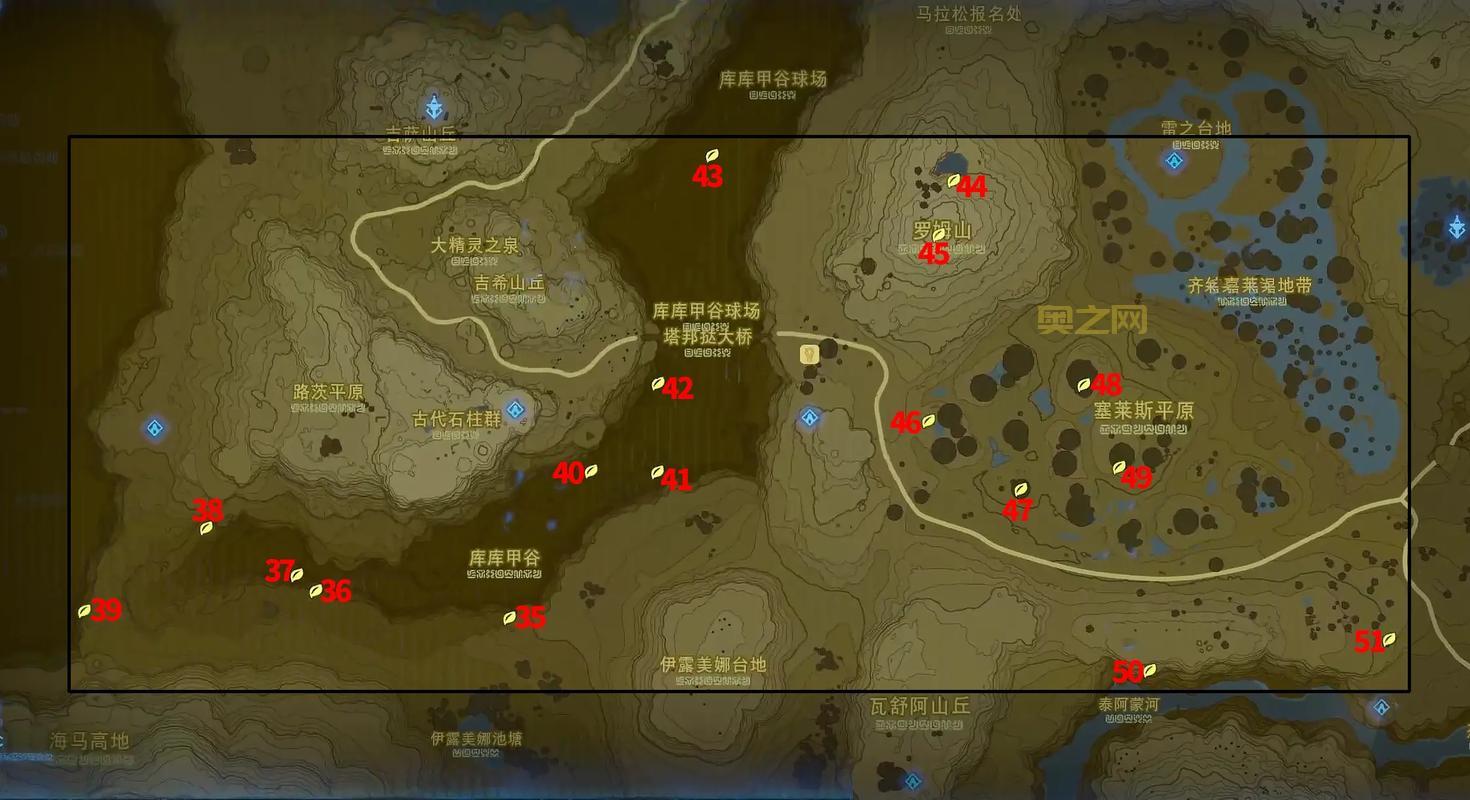The image size is (1470, 800).
Task: Select leaf marker 39 at bottom-left
Action: (84, 613)
